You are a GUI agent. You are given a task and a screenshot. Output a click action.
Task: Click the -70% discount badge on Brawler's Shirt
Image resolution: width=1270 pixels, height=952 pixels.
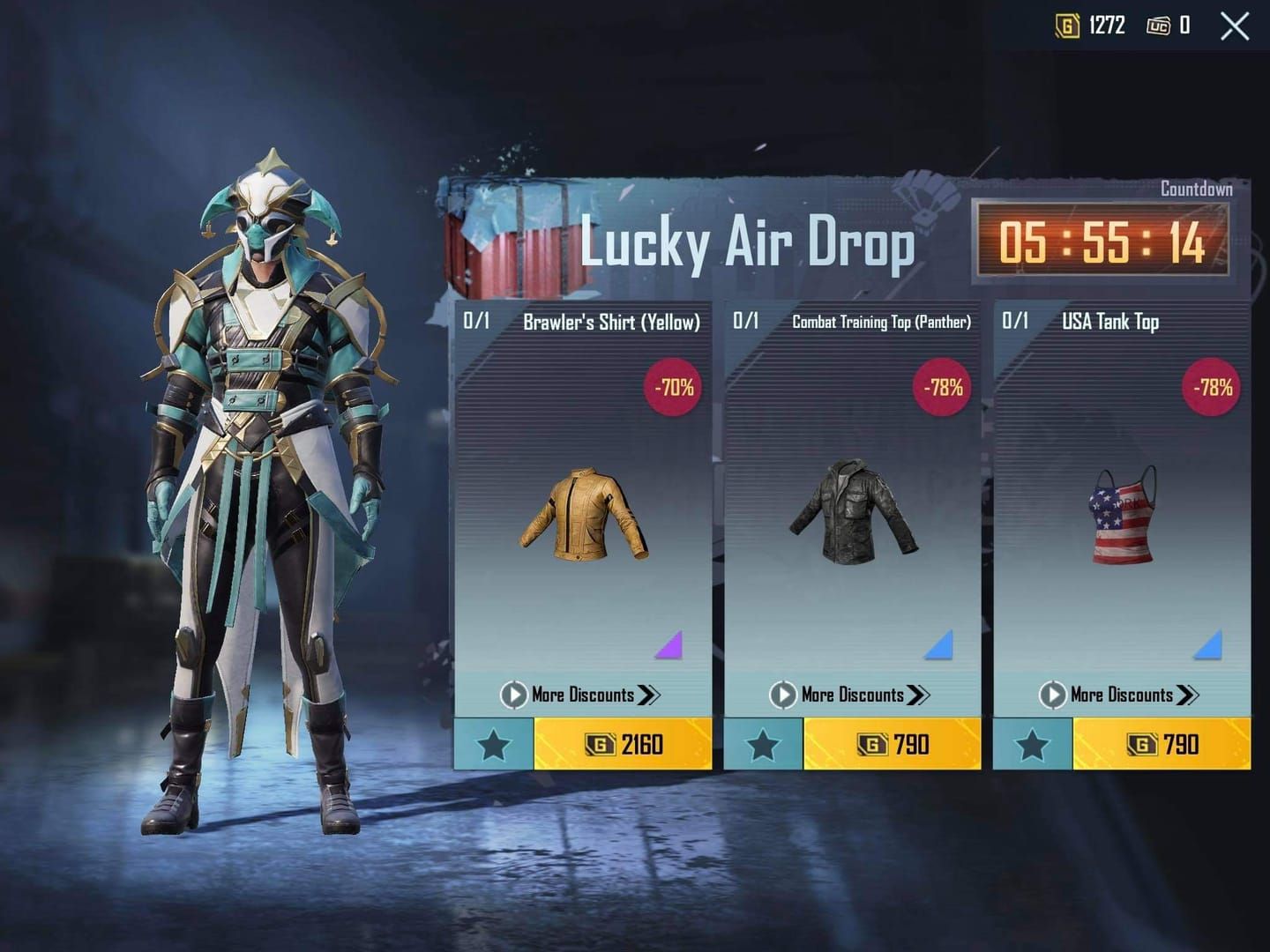click(x=674, y=385)
